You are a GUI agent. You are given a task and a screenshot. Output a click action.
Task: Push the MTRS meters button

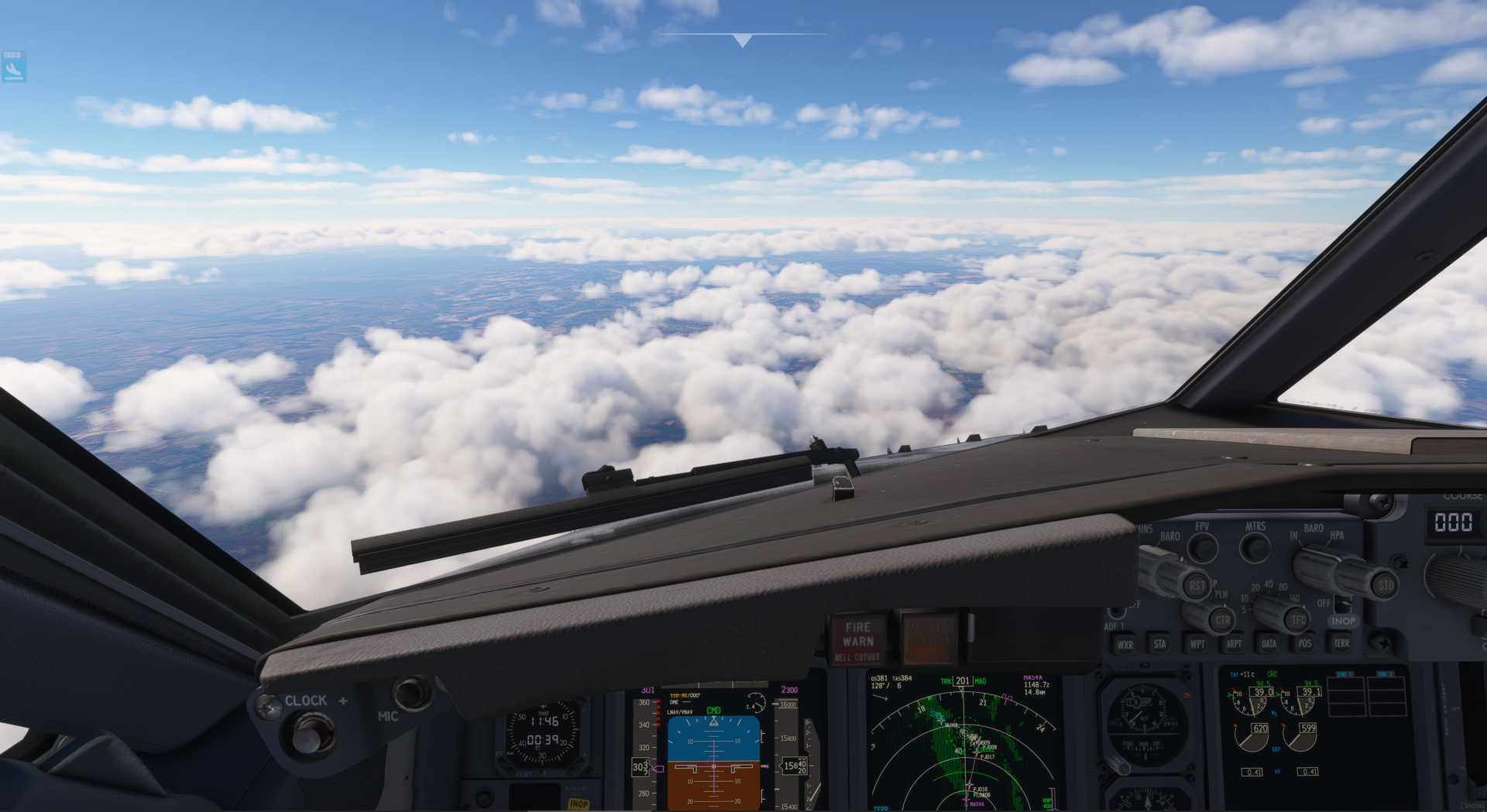[1255, 546]
